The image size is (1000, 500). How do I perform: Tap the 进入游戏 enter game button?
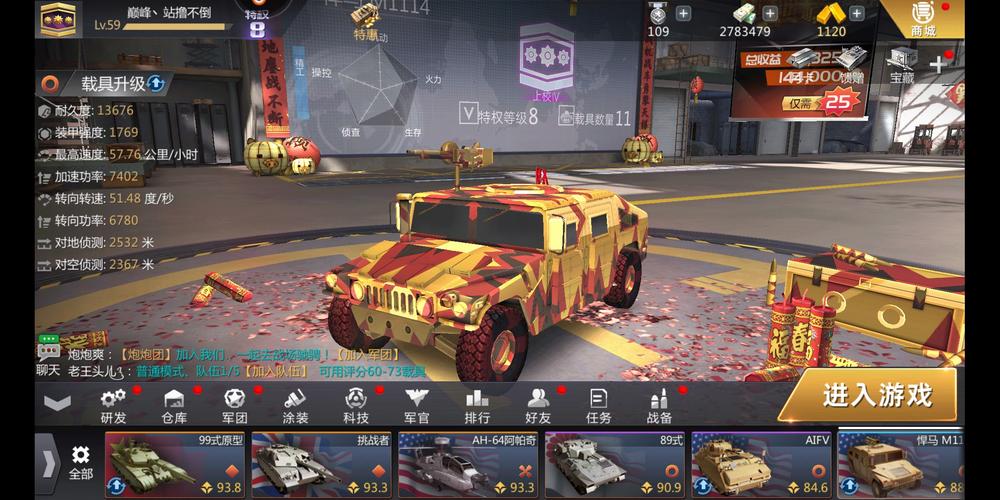[x=875, y=396]
